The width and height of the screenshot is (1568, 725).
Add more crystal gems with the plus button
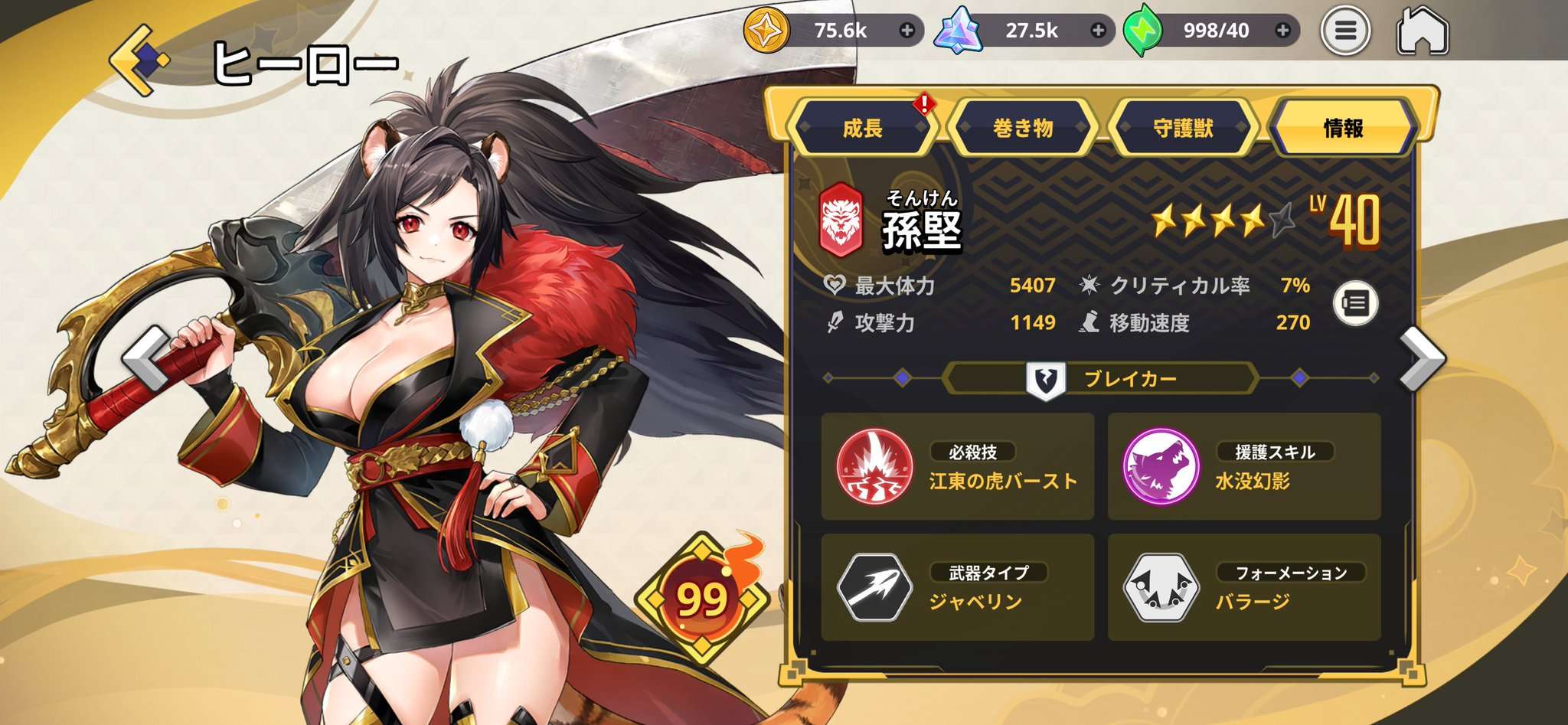pyautogui.click(x=1099, y=31)
